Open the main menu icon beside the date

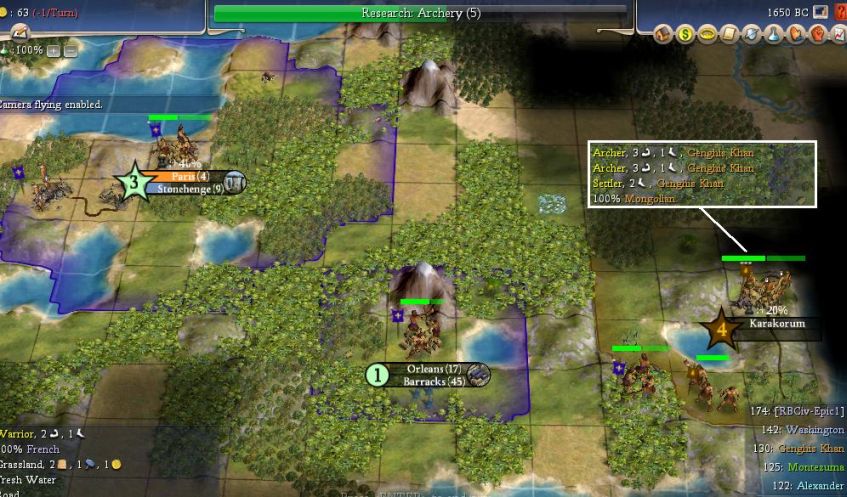click(x=821, y=13)
